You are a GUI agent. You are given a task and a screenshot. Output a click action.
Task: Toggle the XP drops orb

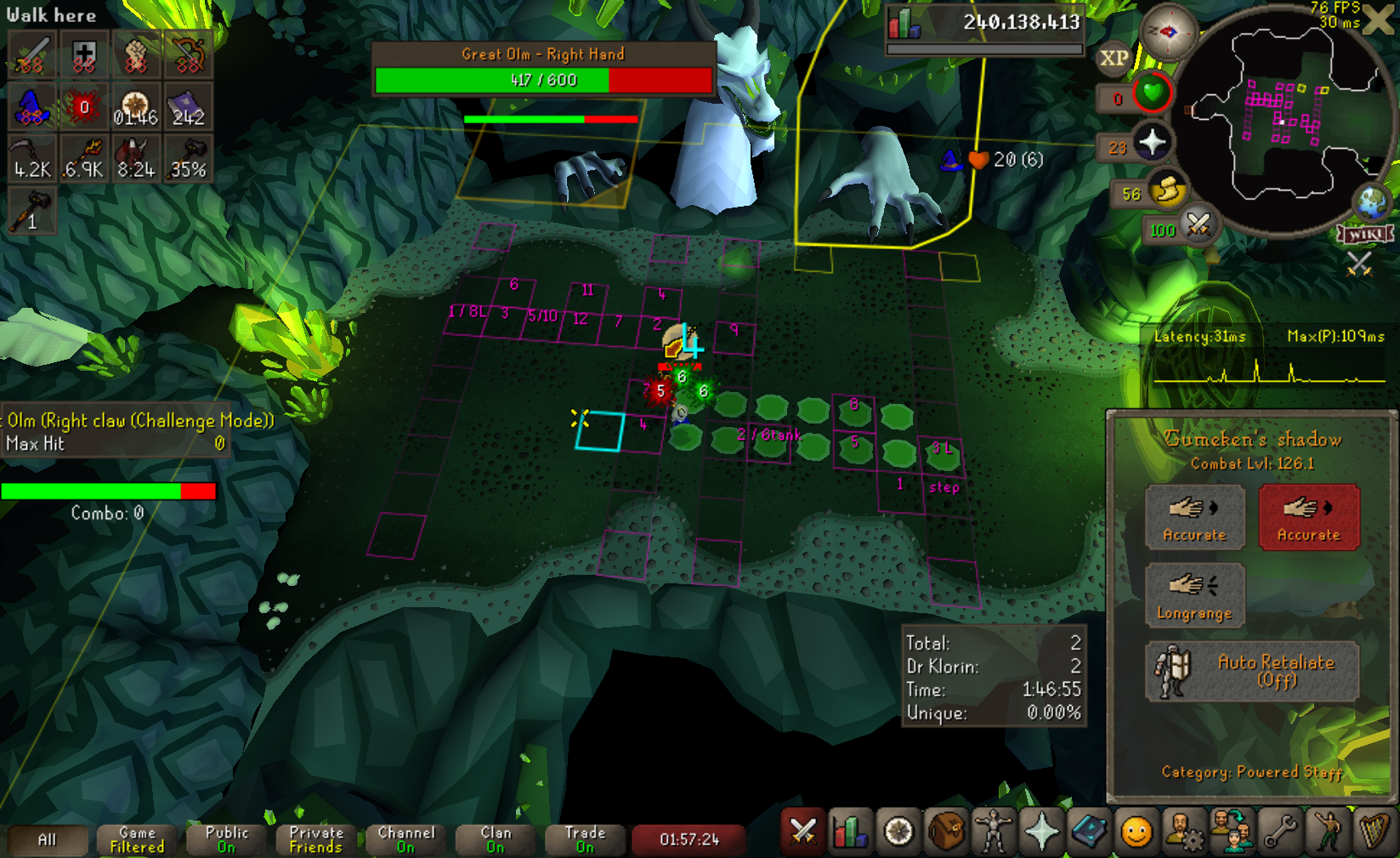[1114, 59]
